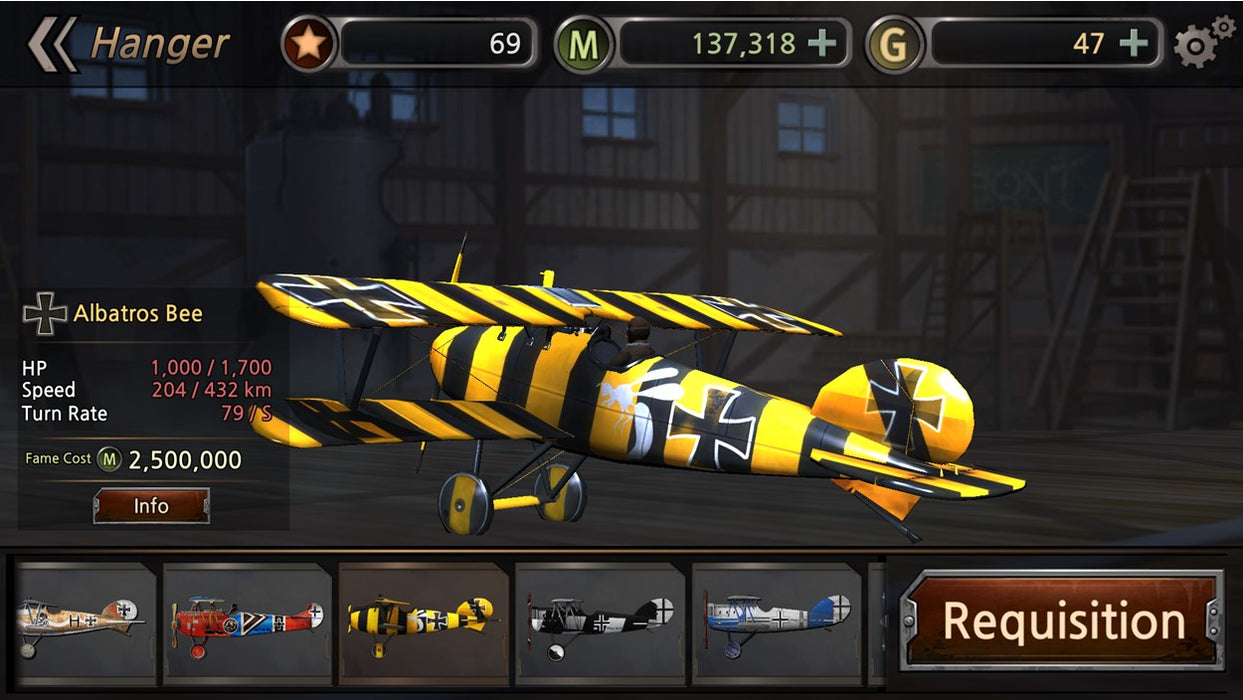The image size is (1243, 700).
Task: Pick the black and white biplane thumbnail
Action: coord(600,622)
